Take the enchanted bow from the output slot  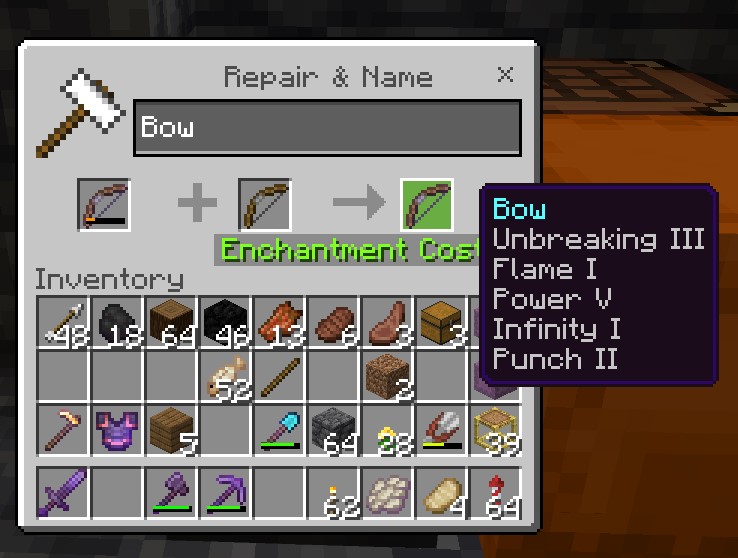pyautogui.click(x=427, y=204)
